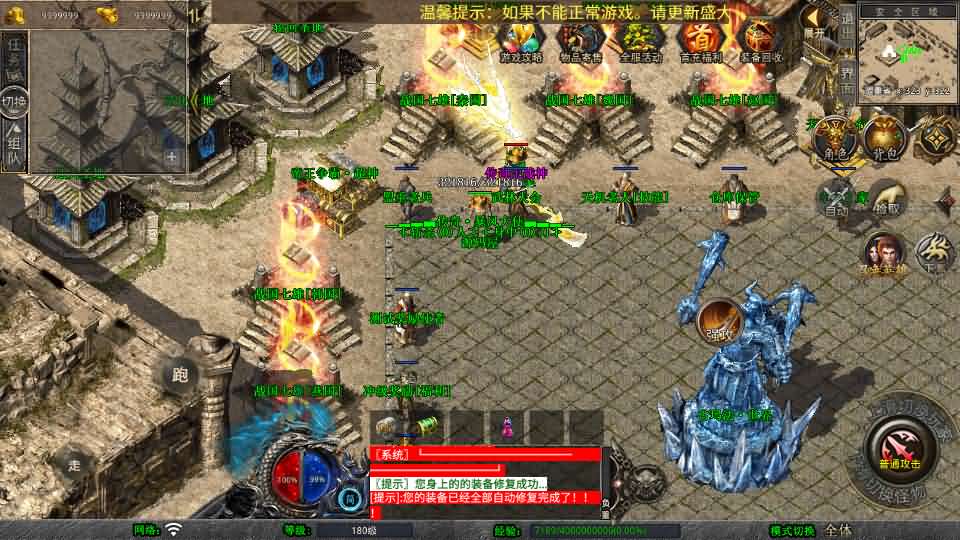Viewport: 960px width, 540px height.
Task: Use the green scroll quick slot
Action: click(x=428, y=426)
